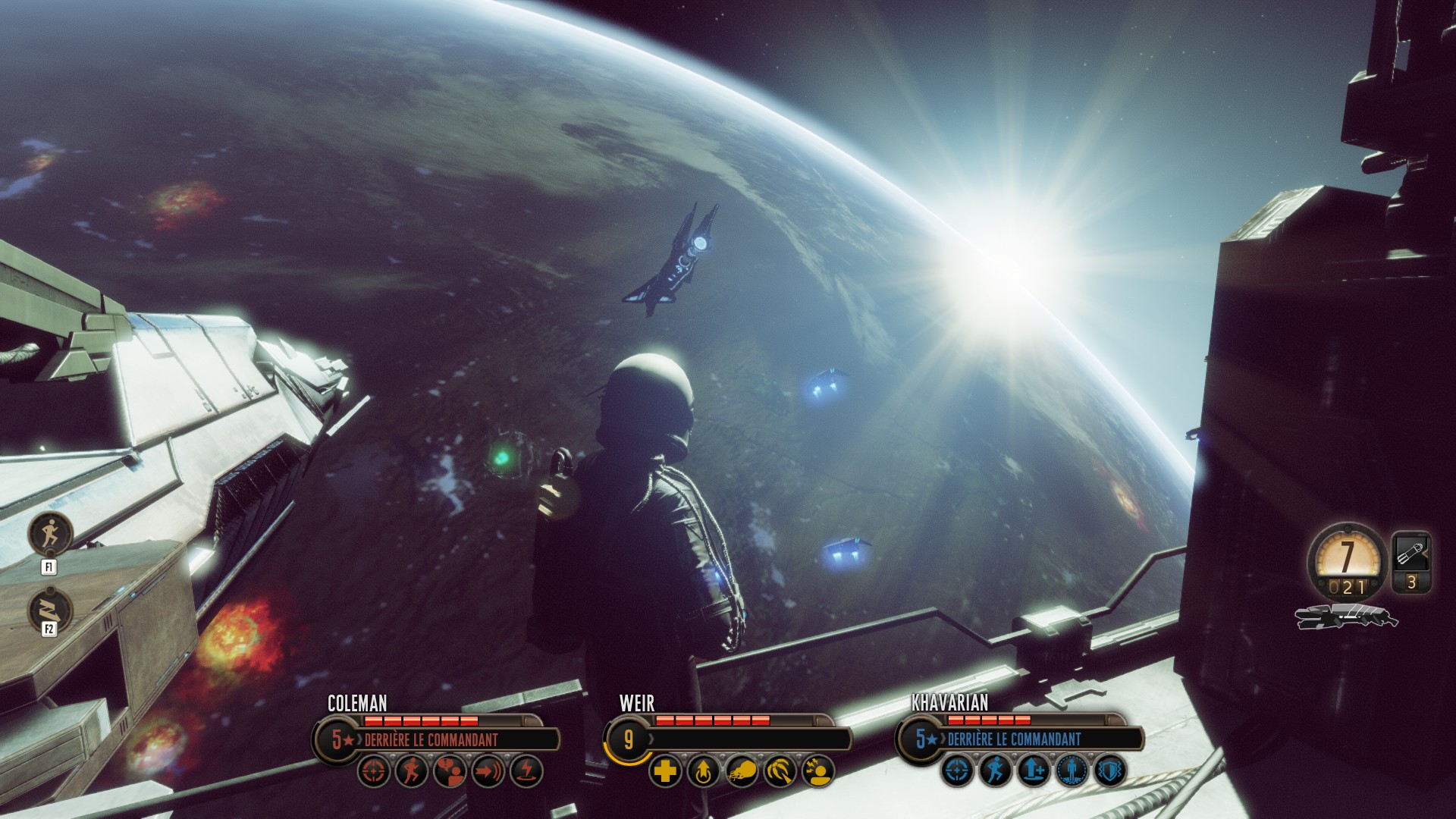The image size is (1456, 819).
Task: Trigger Khavarian's blue shield ability
Action: [x=1109, y=771]
